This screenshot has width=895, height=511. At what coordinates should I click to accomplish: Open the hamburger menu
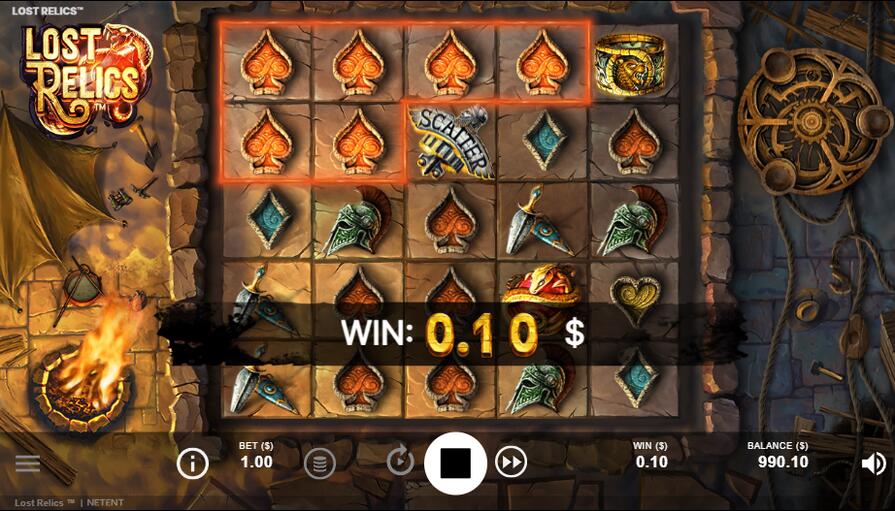[x=28, y=463]
